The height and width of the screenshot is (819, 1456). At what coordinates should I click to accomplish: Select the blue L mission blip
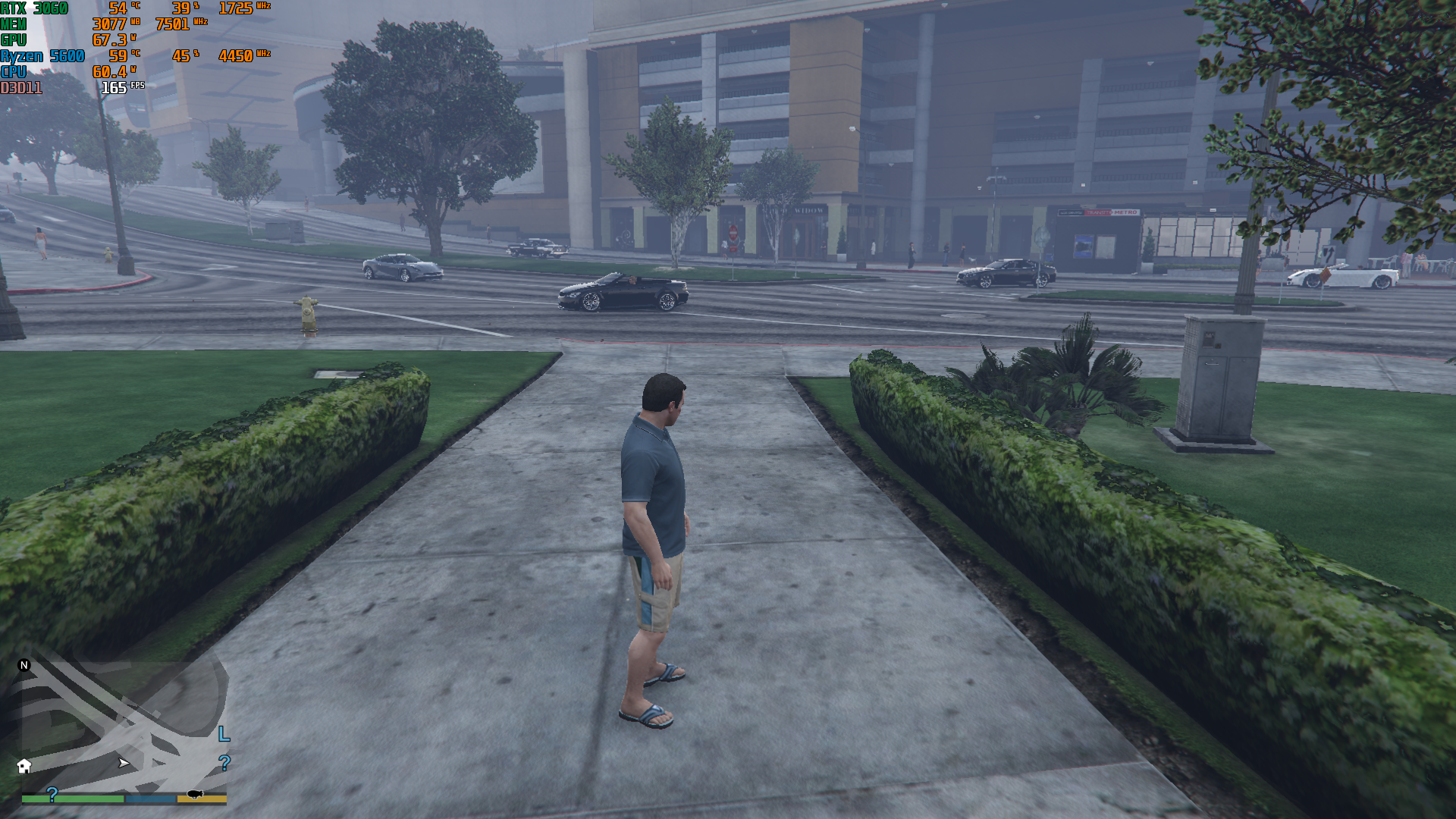[224, 734]
